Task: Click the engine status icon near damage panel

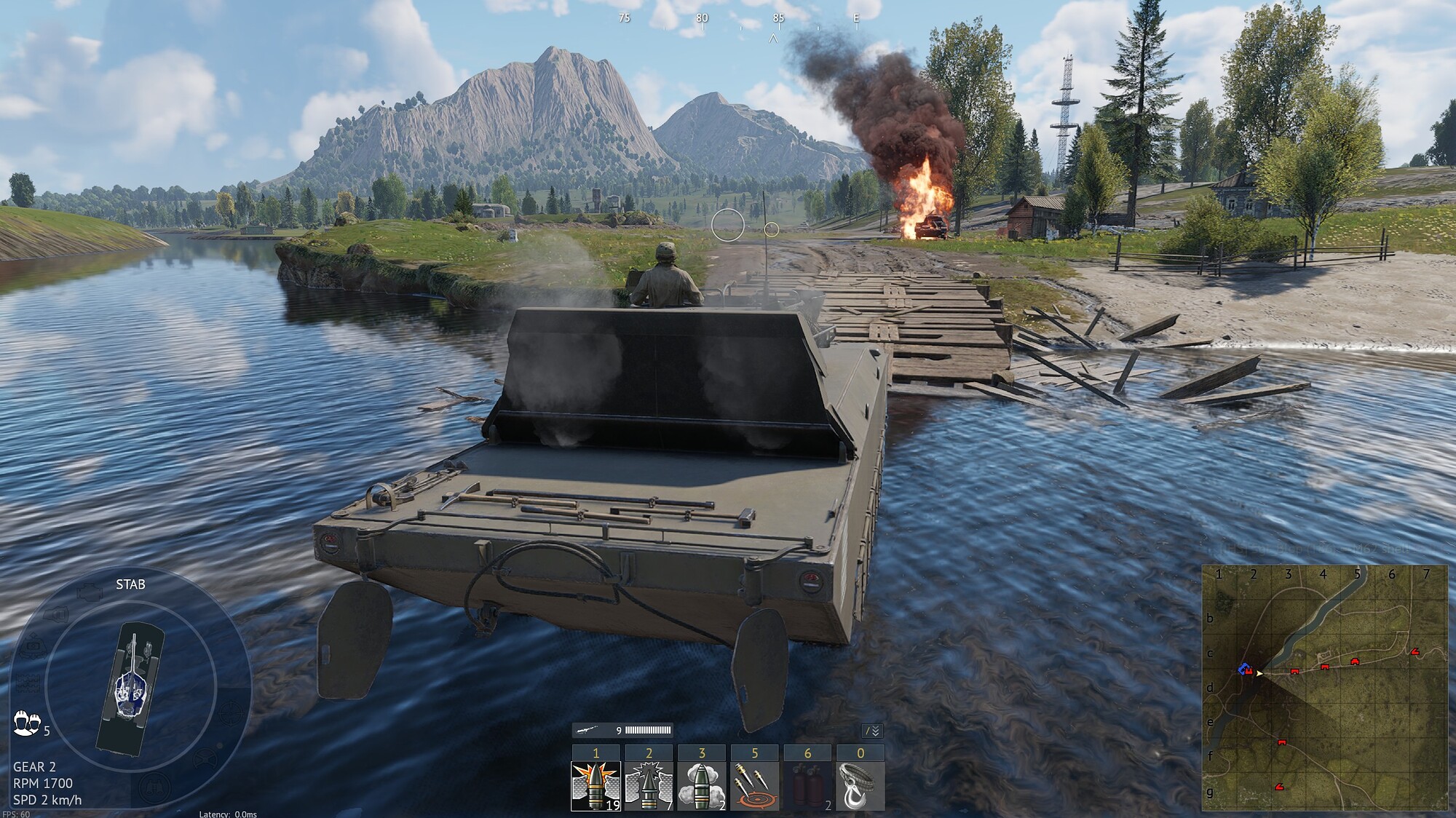Action: [90, 592]
